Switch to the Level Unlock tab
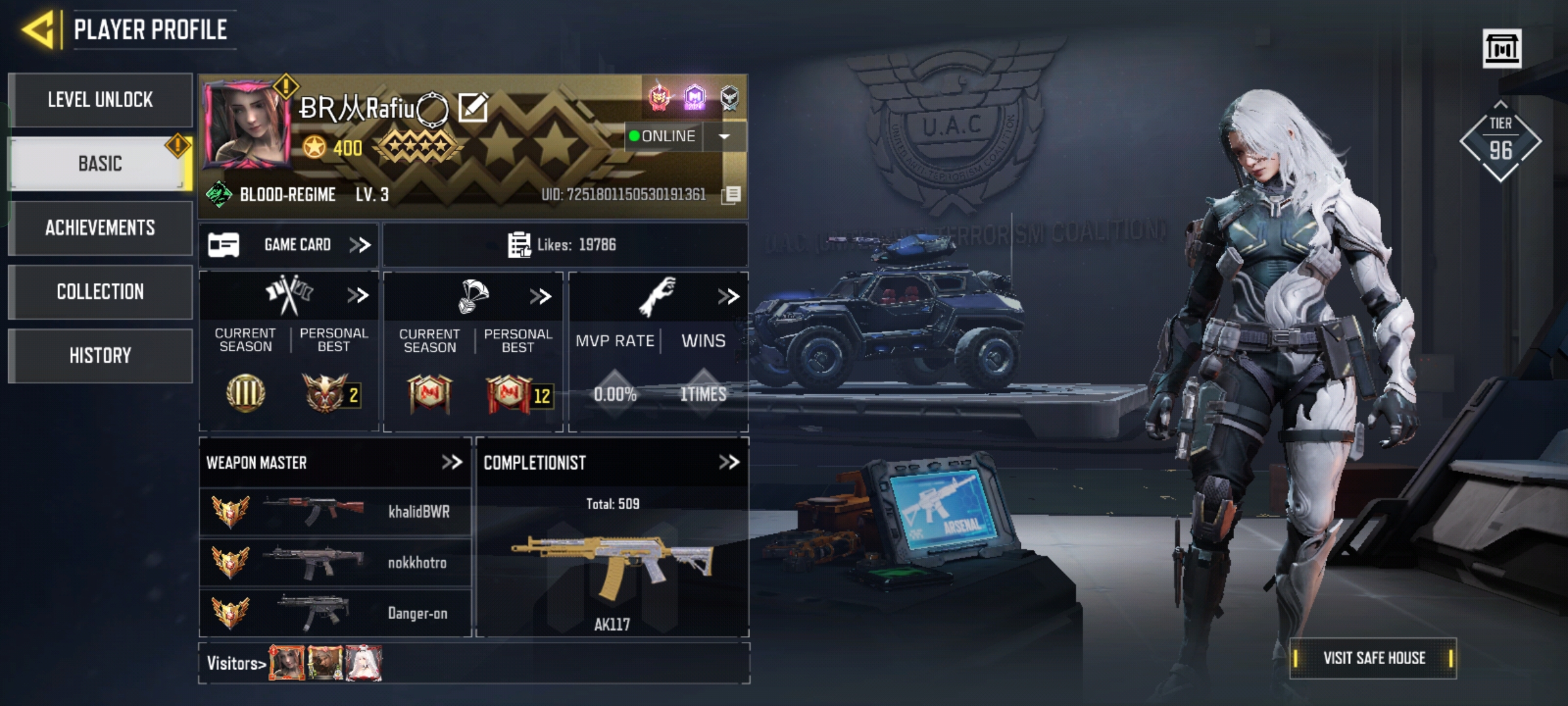 (x=100, y=100)
